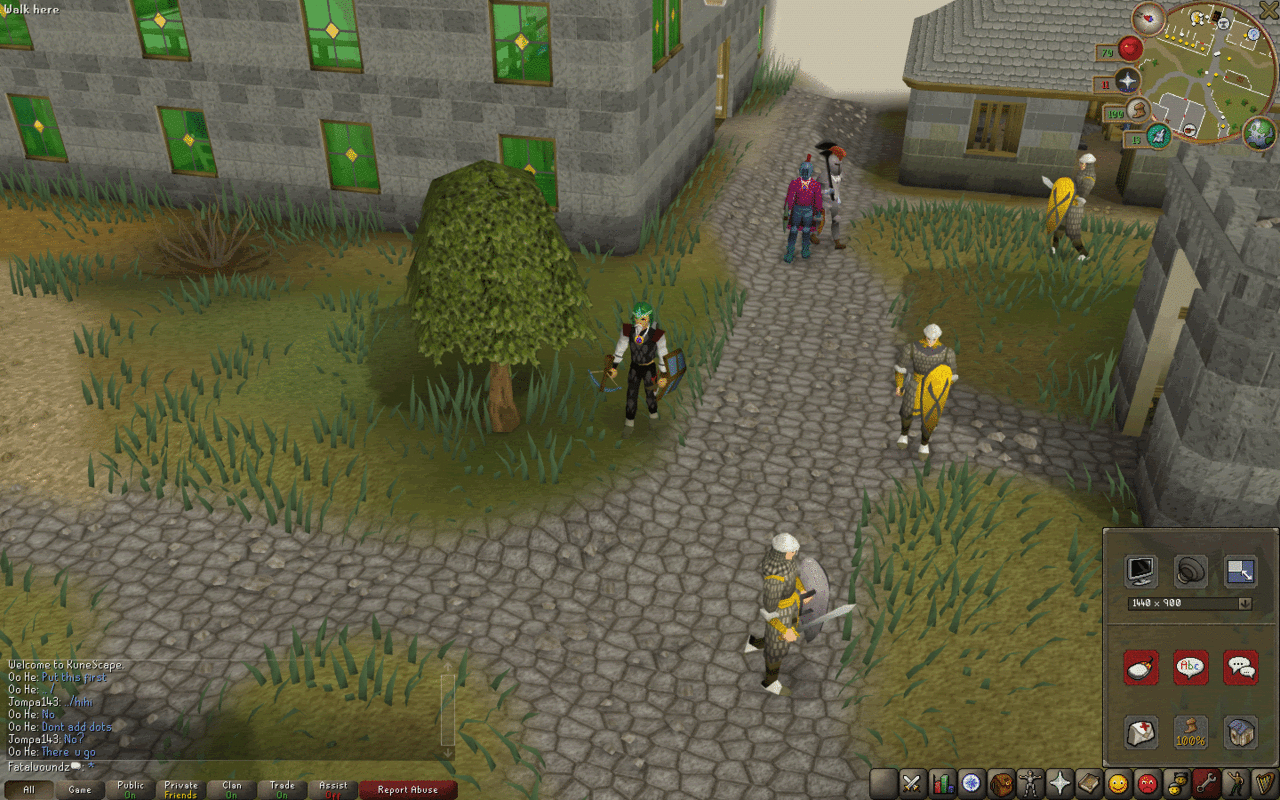Open the 1440 x 900 resolution dropdown
This screenshot has width=1280, height=800.
tap(1244, 603)
